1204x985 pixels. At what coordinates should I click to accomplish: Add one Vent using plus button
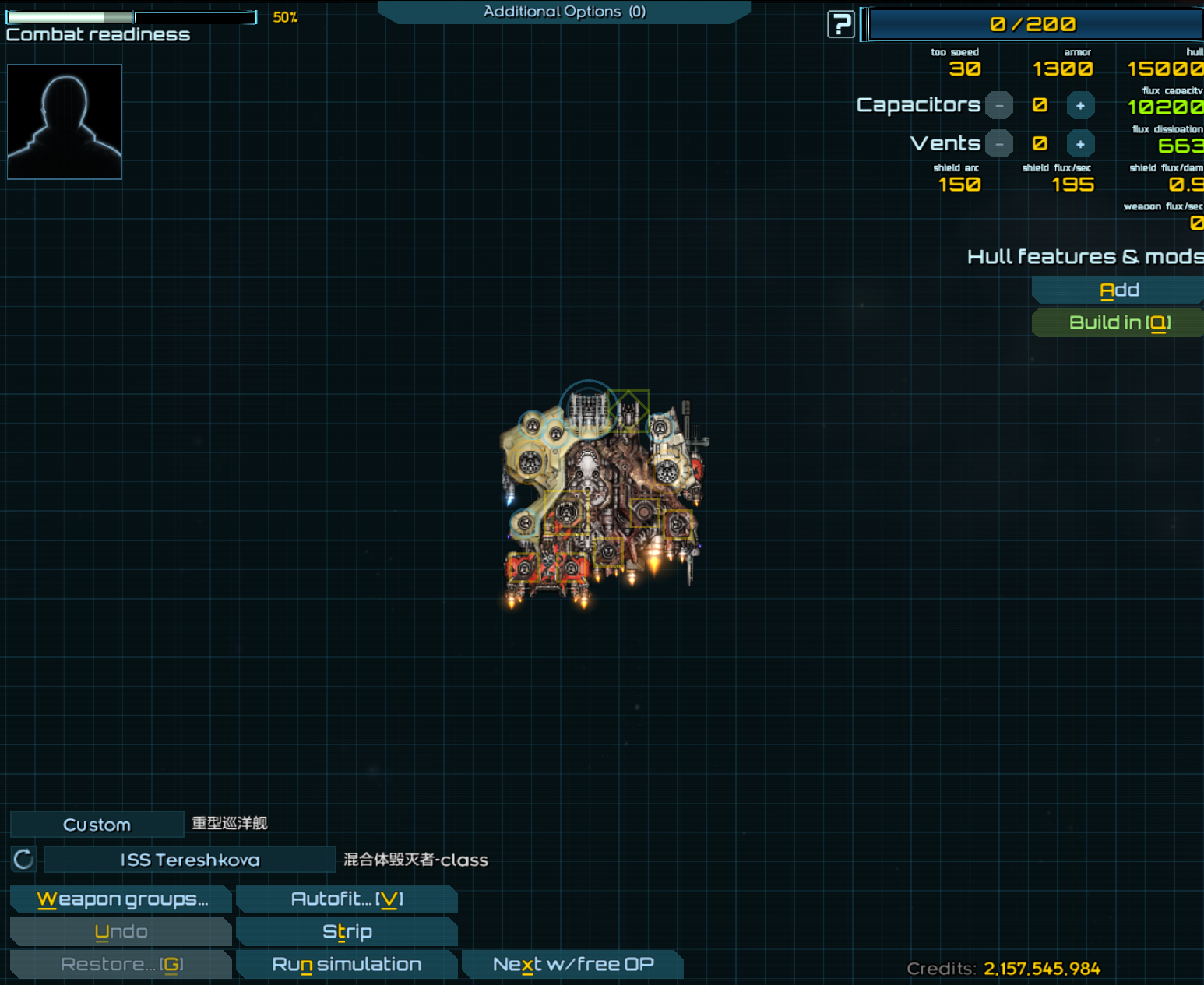pyautogui.click(x=1080, y=144)
